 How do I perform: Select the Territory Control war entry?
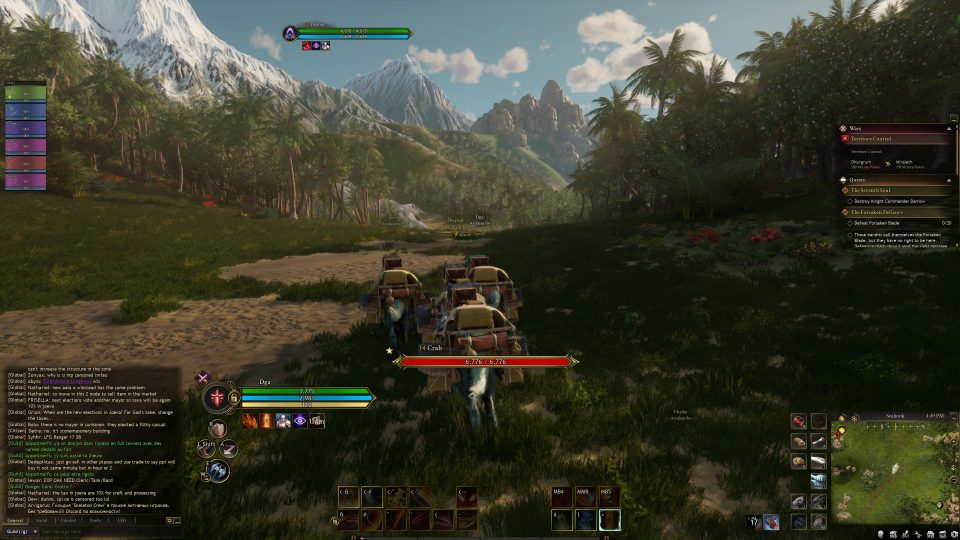point(875,139)
